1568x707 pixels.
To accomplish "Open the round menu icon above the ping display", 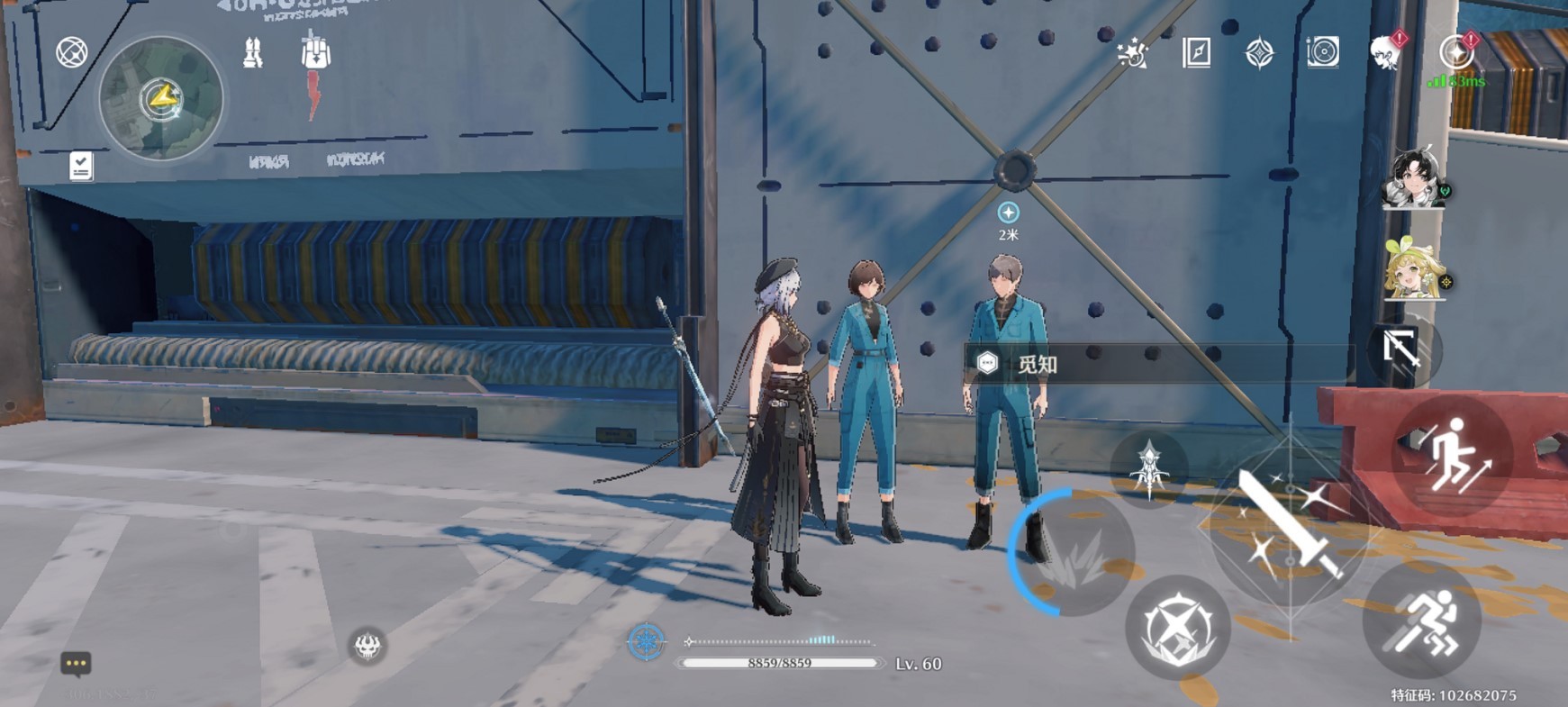I will (x=1455, y=52).
